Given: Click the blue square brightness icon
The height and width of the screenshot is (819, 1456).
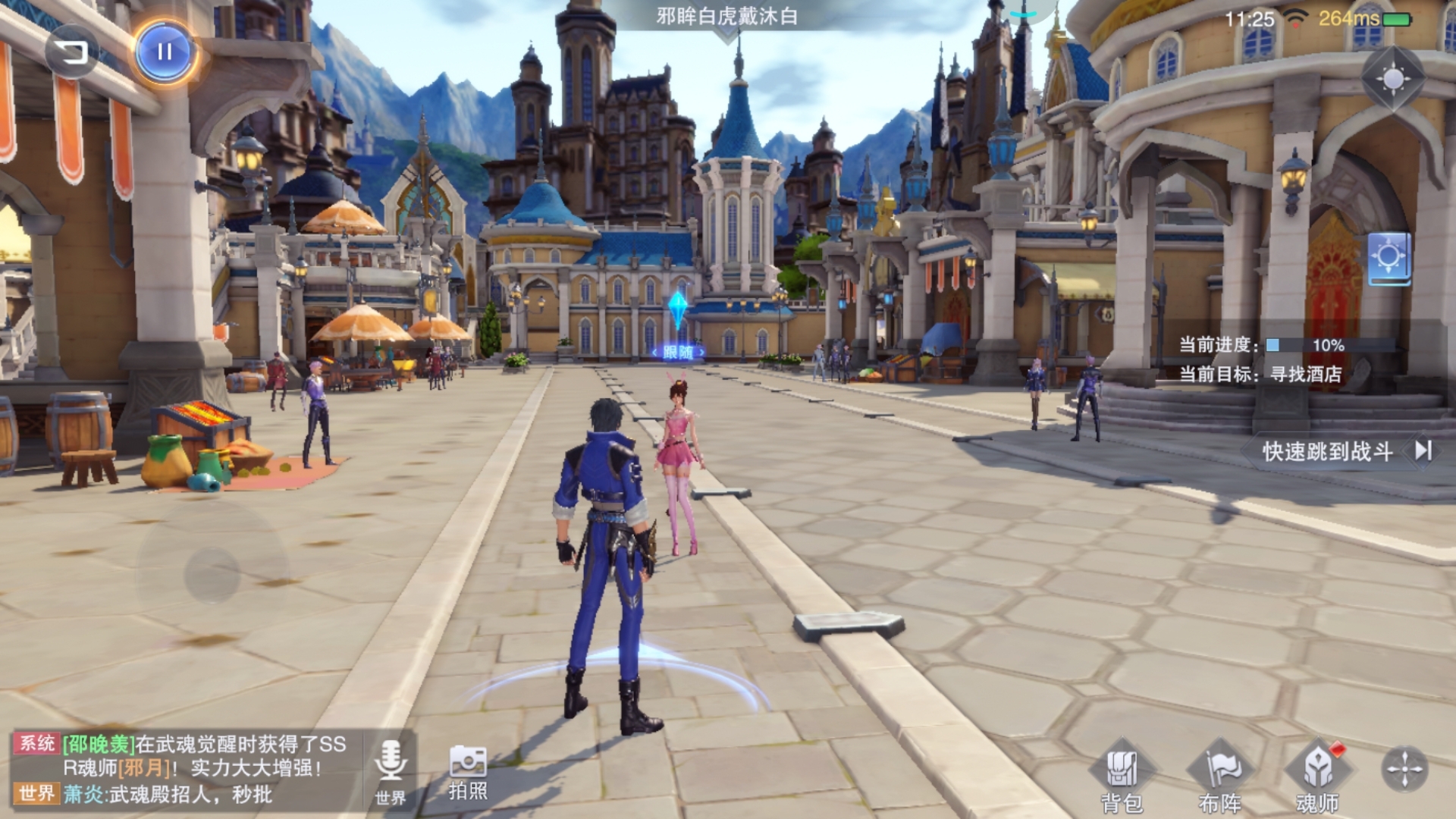Looking at the screenshot, I should click(x=1389, y=258).
